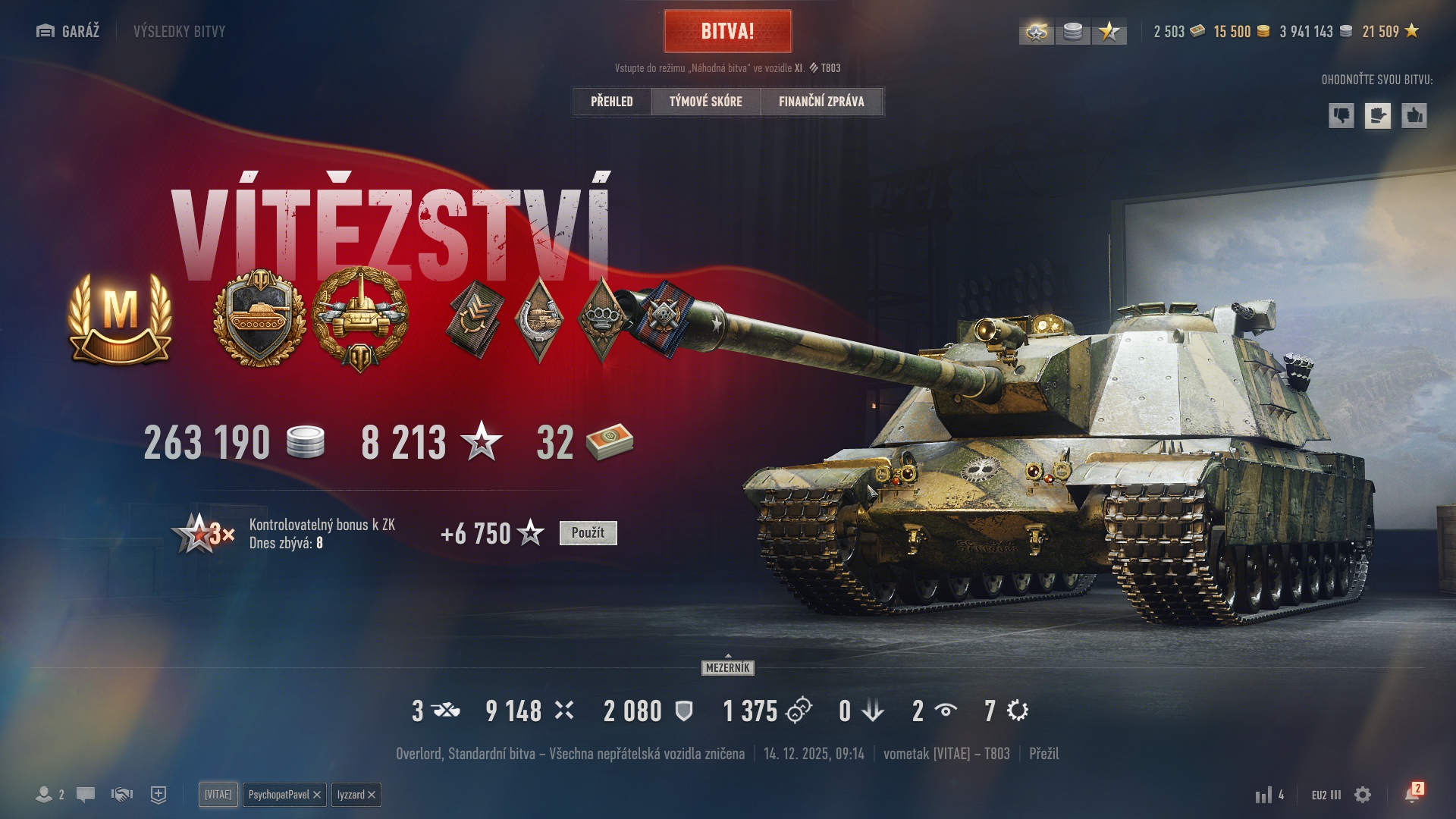Open the Výsledky bitvy section

(179, 31)
